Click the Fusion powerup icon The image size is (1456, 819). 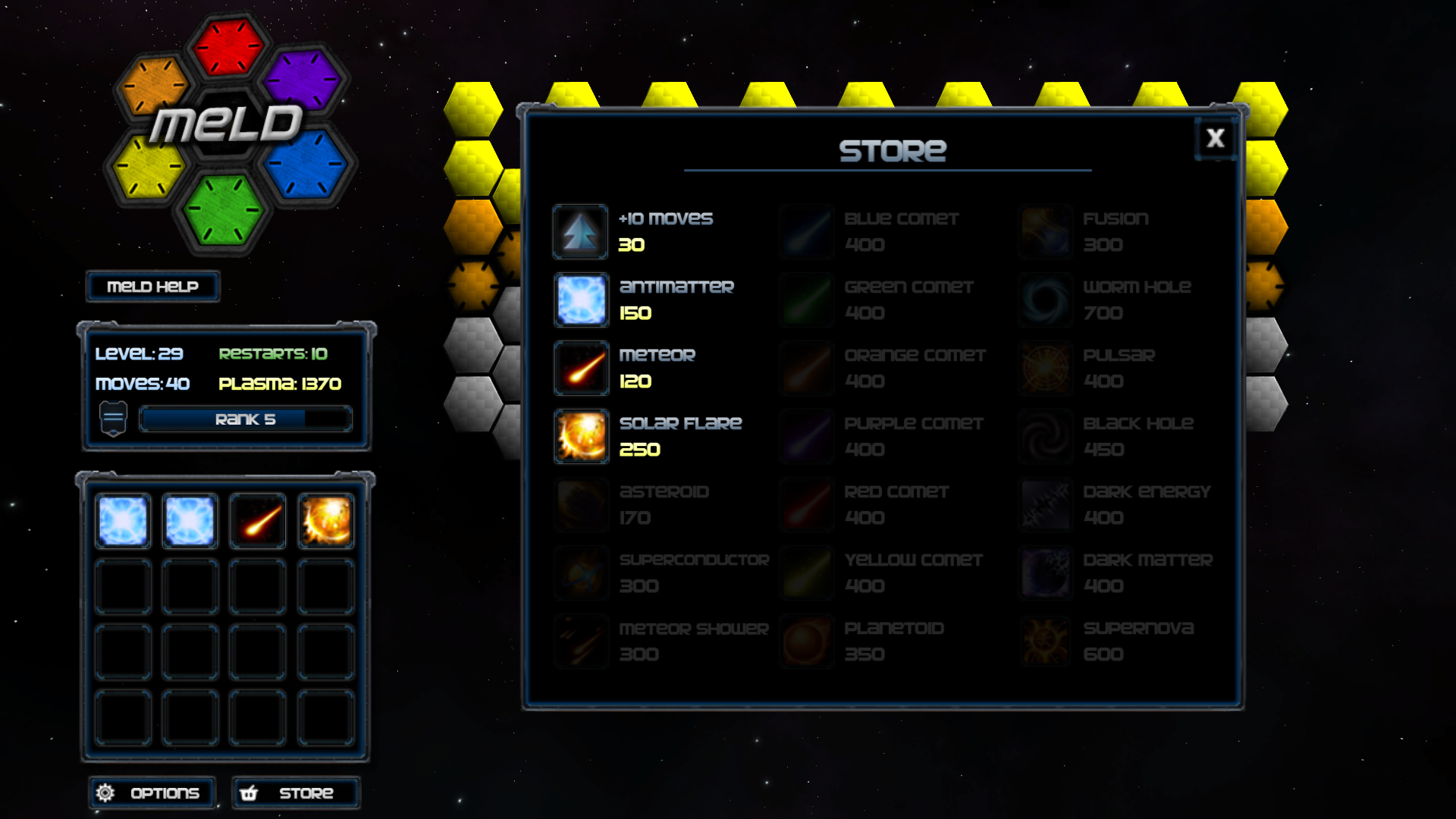[1045, 231]
